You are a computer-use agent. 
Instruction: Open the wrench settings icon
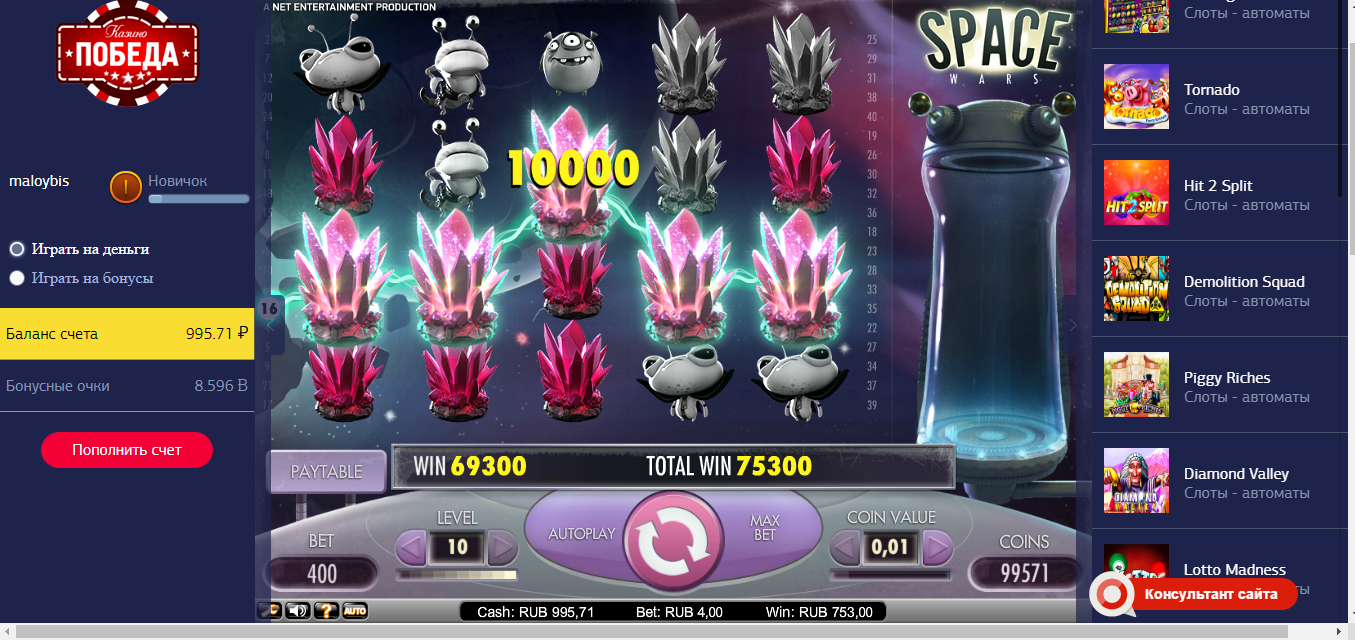(x=269, y=610)
